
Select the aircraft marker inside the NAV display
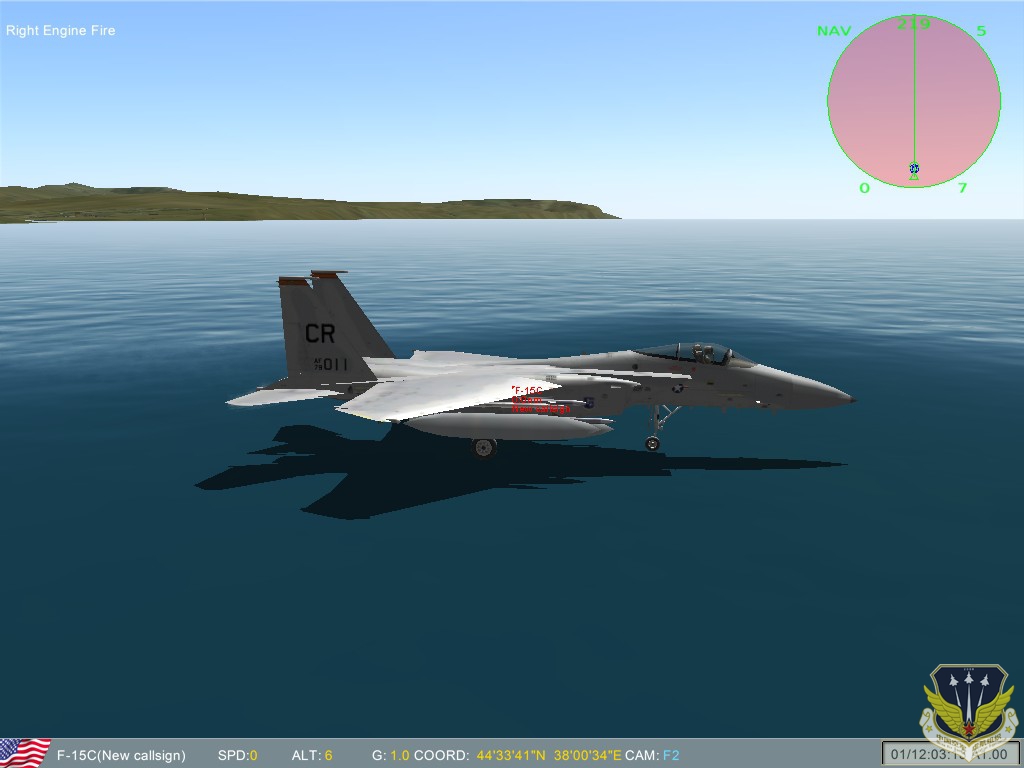[x=914, y=169]
